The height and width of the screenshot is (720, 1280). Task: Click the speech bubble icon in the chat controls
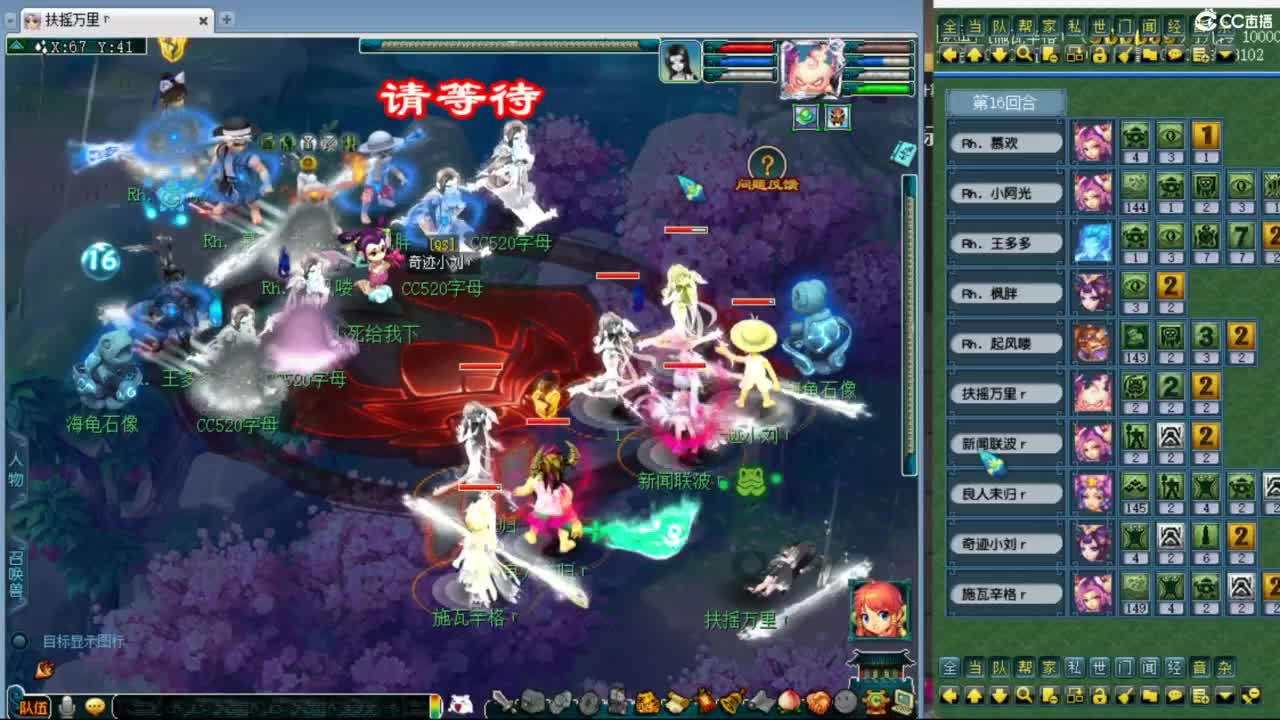pos(1174,696)
